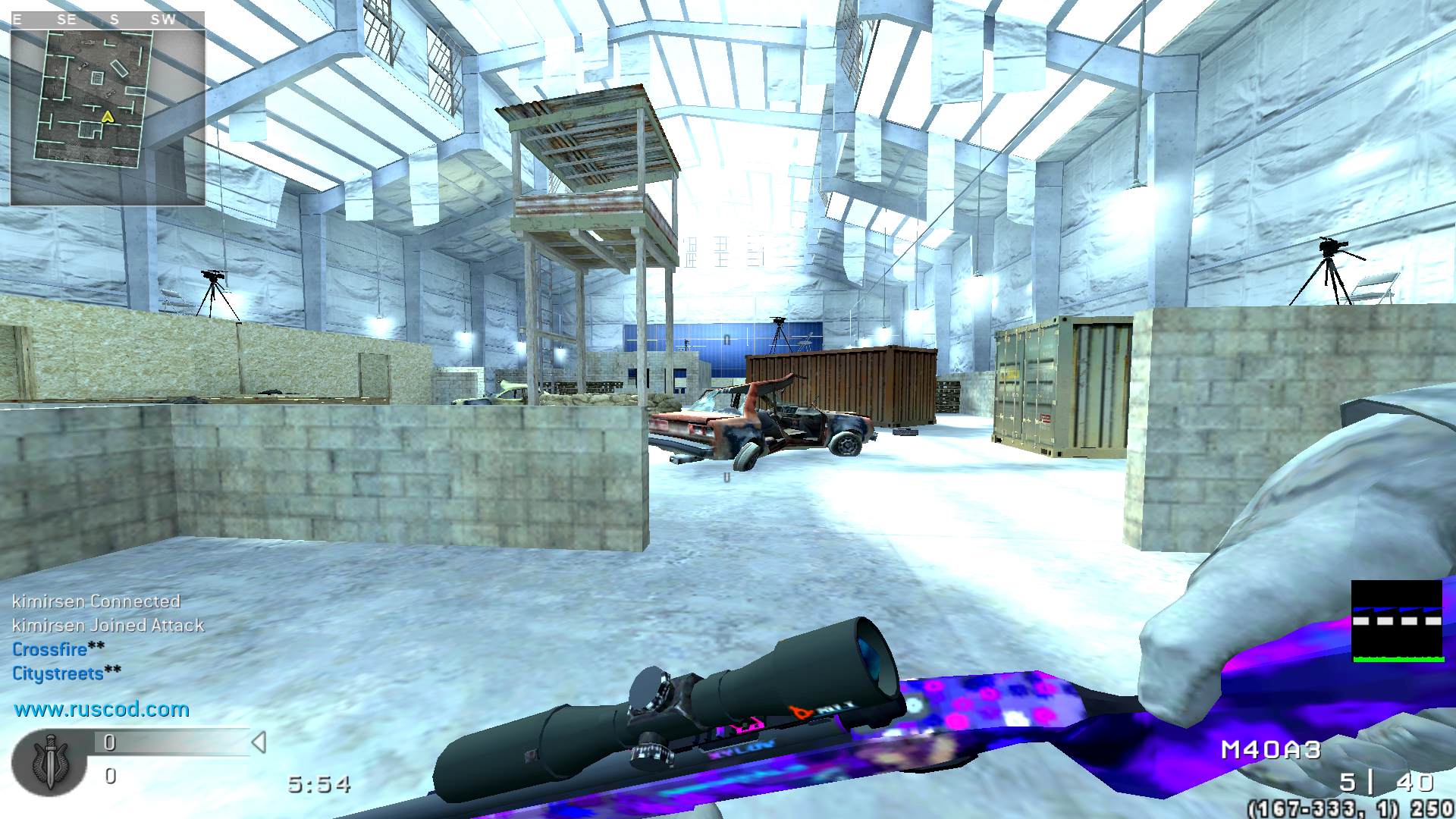The height and width of the screenshot is (819, 1456).
Task: Select the rank emblem dagger icon
Action: 50,761
